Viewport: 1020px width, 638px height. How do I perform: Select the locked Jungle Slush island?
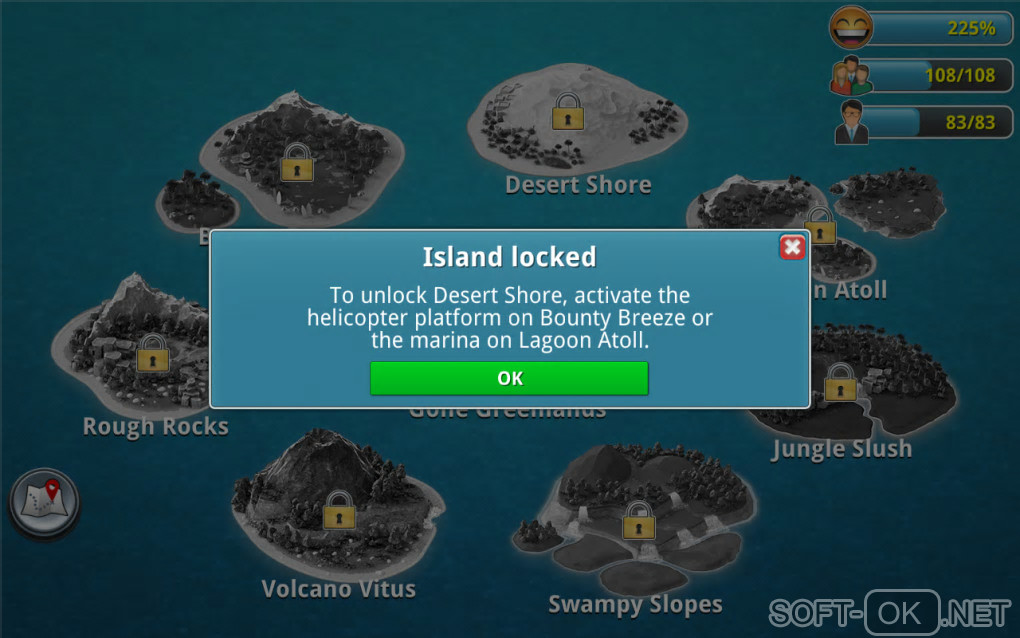click(840, 383)
